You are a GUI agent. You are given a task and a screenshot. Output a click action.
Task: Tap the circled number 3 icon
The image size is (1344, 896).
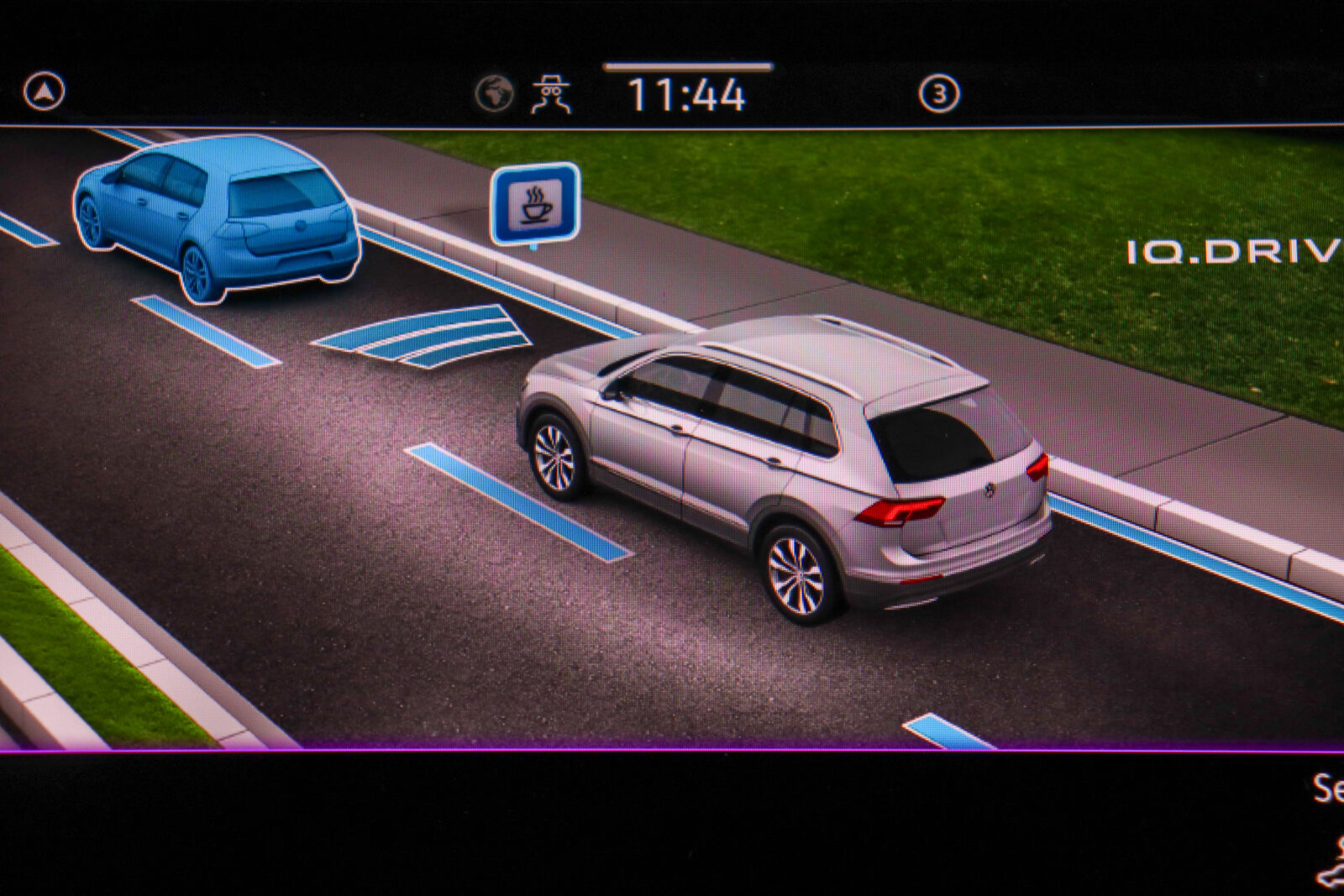pyautogui.click(x=938, y=94)
